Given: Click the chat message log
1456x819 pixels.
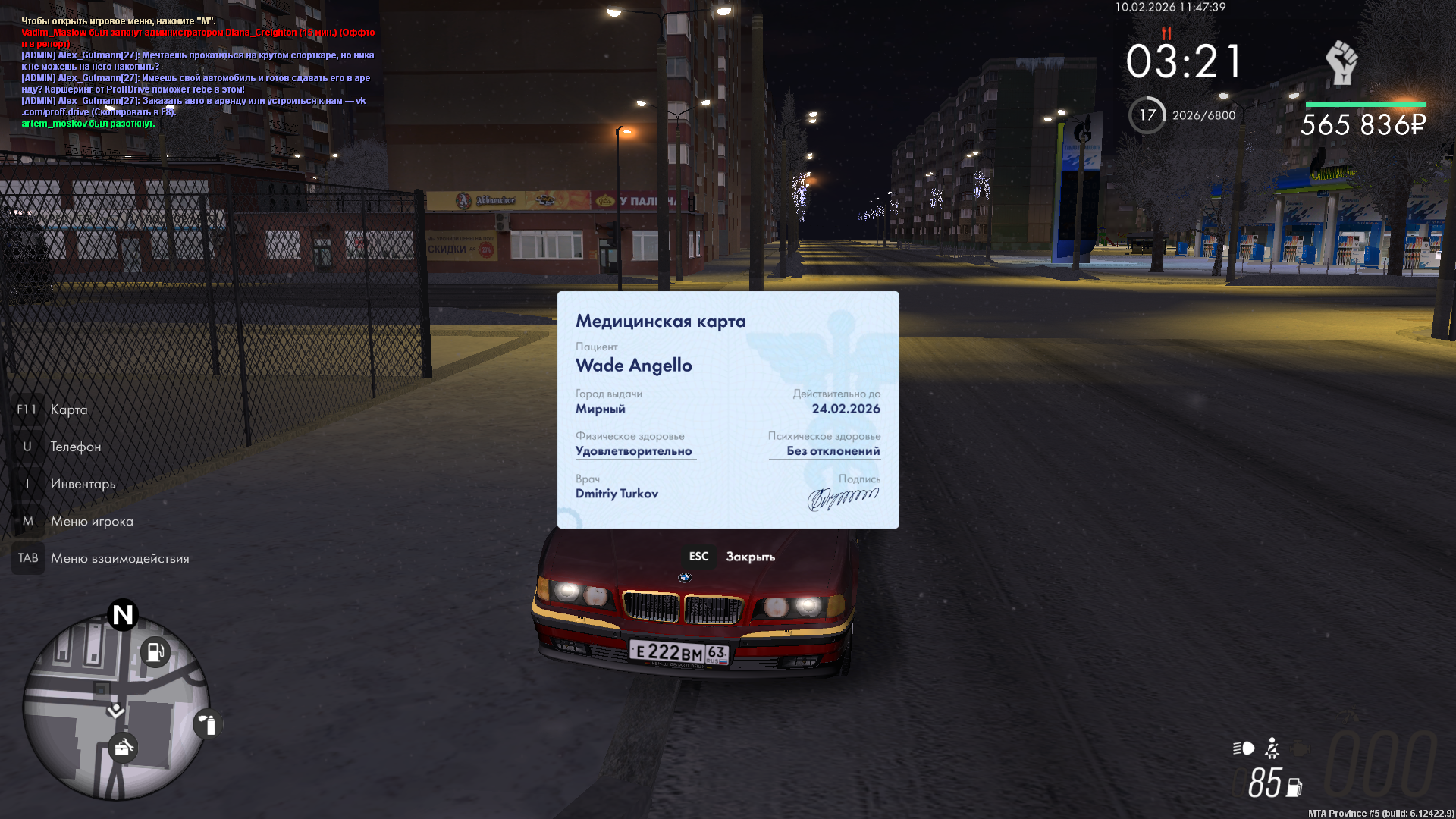Looking at the screenshot, I should (x=197, y=72).
